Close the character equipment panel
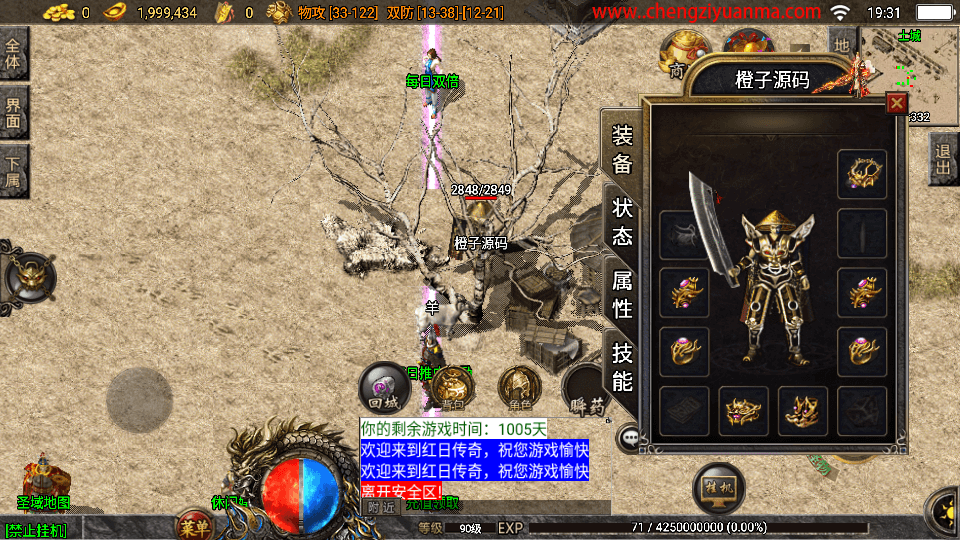 coord(896,102)
